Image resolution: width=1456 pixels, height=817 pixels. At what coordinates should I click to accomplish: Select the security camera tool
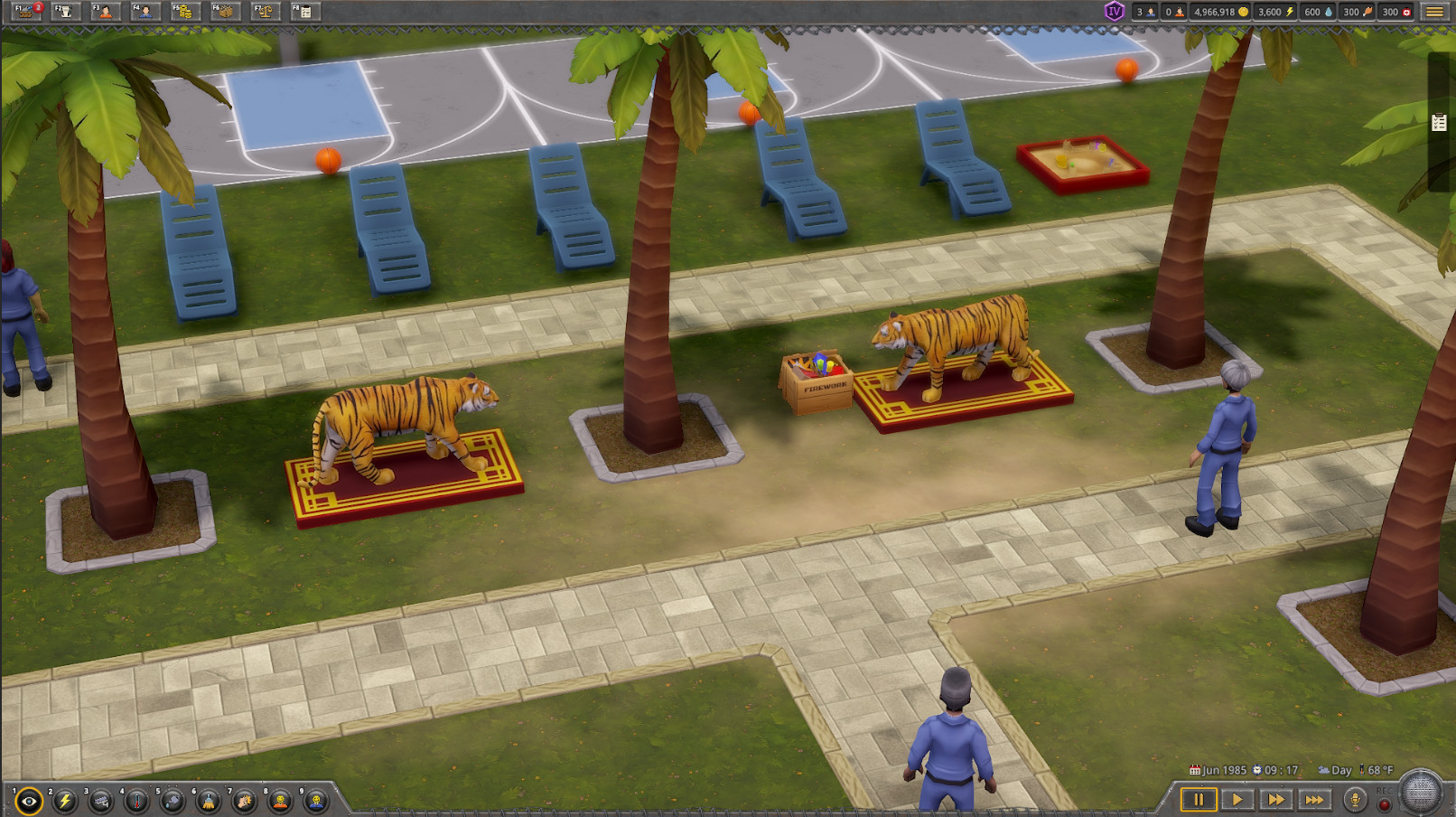pyautogui.click(x=100, y=800)
